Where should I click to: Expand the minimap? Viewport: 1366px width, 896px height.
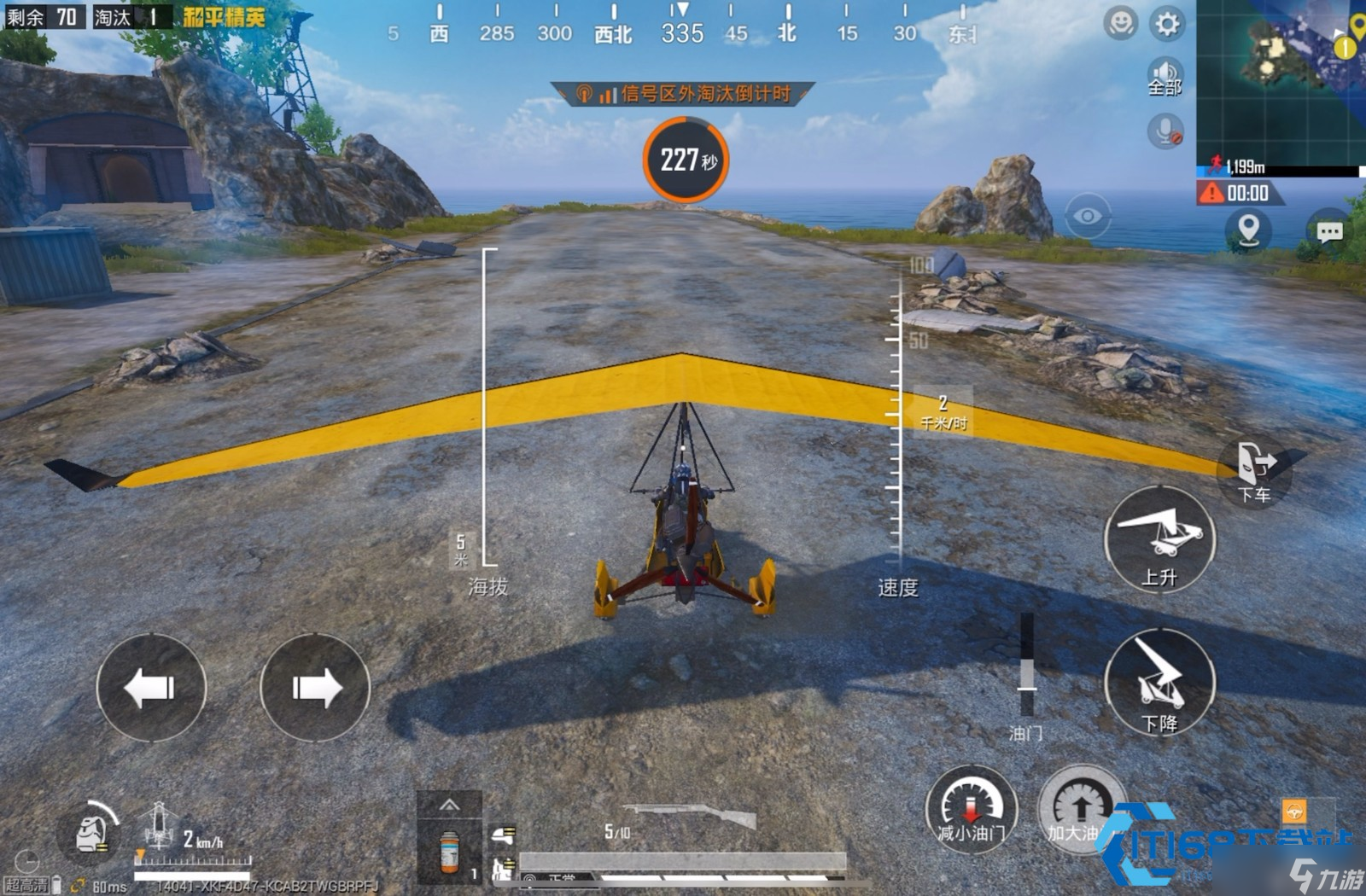click(x=1281, y=81)
